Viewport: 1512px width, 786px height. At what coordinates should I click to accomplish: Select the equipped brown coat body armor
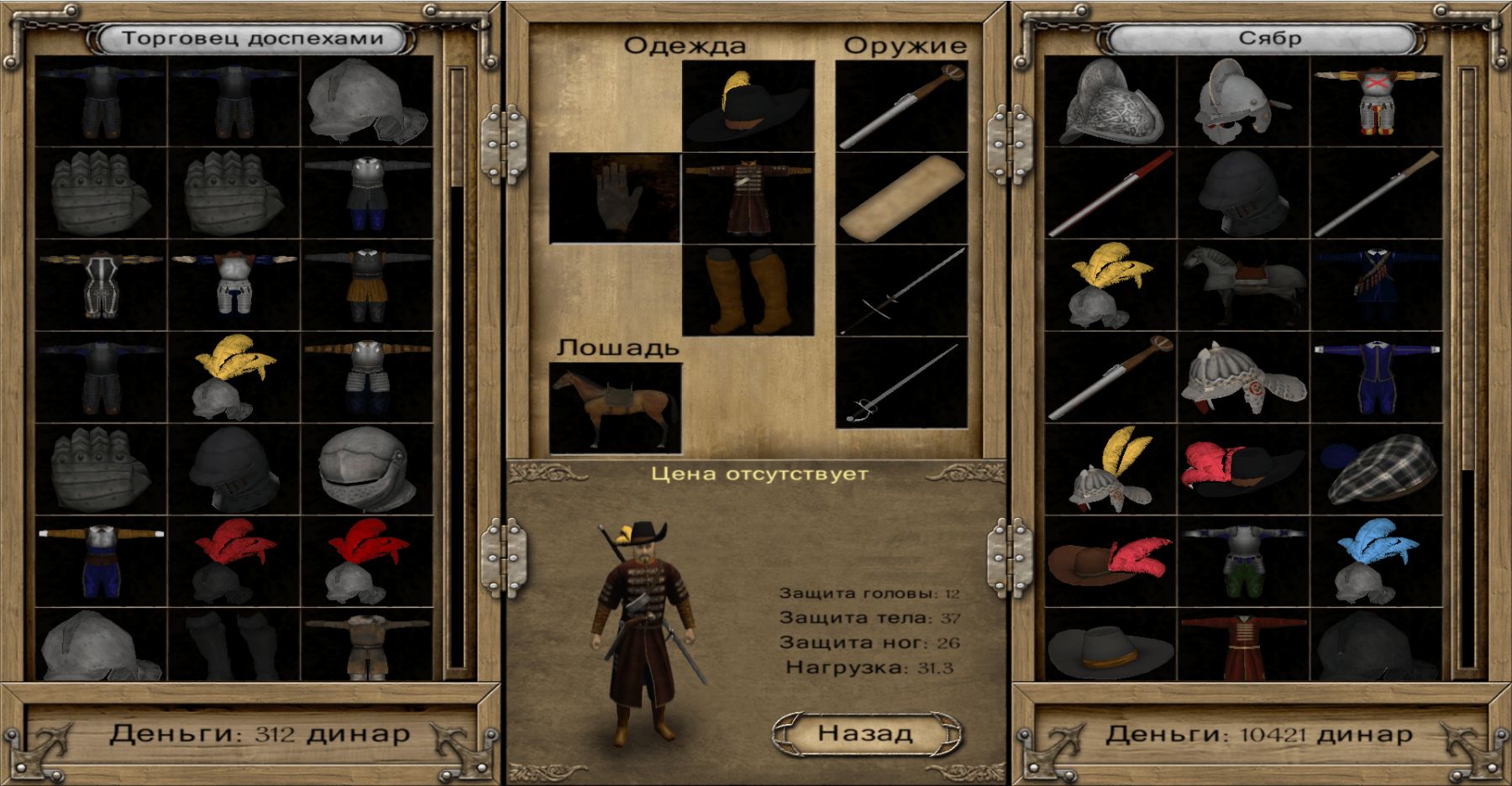coord(748,198)
